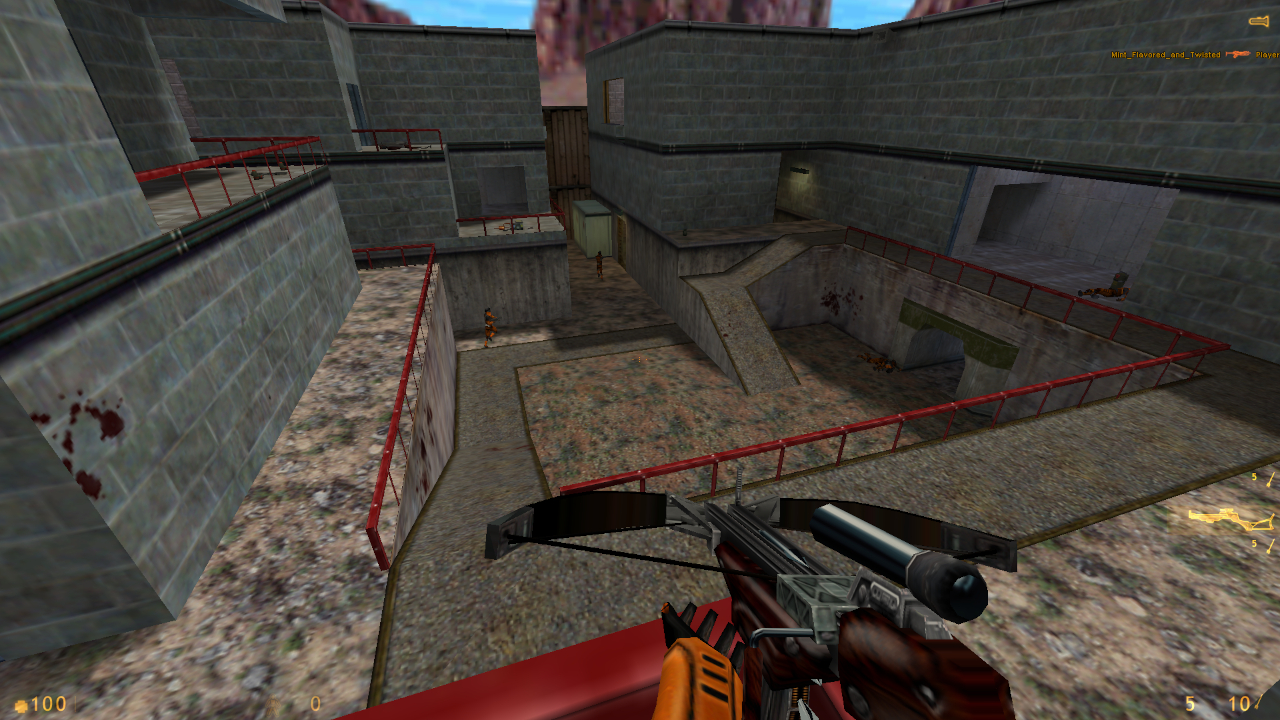Click the ammo count 10

click(x=1238, y=702)
